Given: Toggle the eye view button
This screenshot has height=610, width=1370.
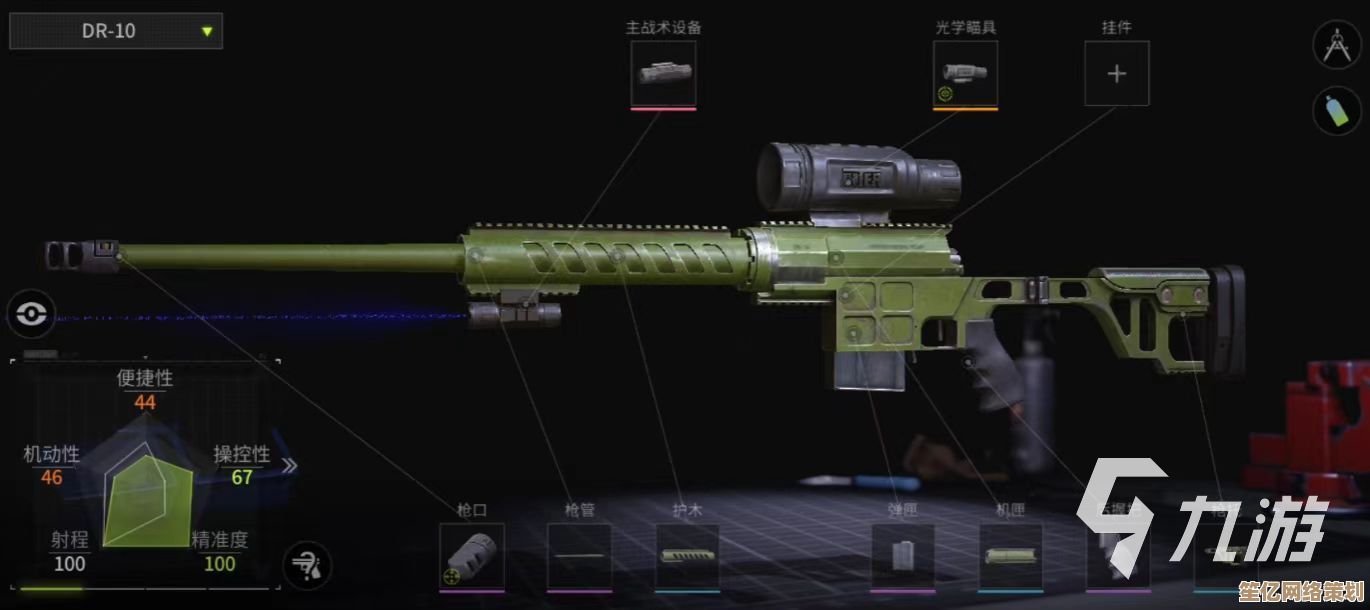Looking at the screenshot, I should pyautogui.click(x=32, y=315).
